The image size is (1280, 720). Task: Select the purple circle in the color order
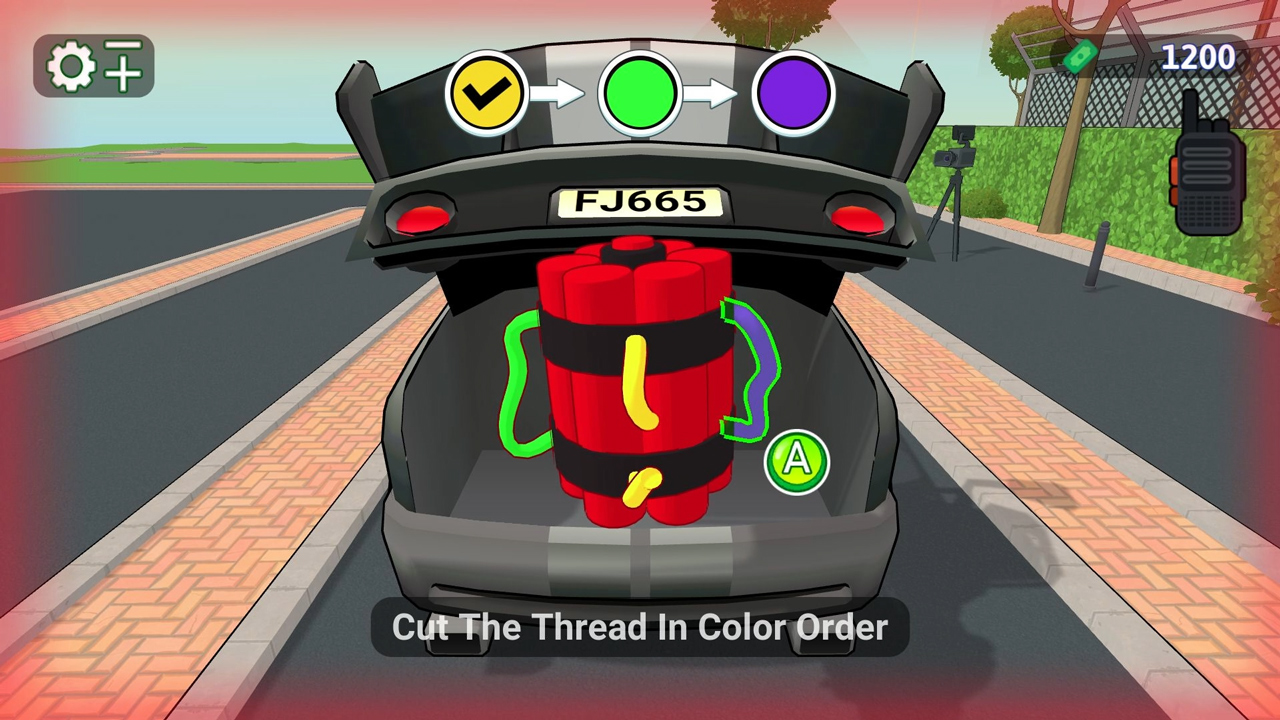(x=795, y=92)
